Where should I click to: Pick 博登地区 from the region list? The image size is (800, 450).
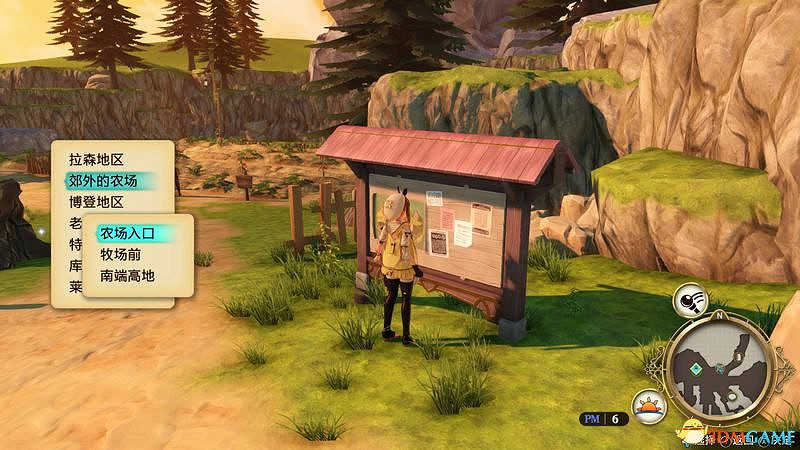pos(96,203)
